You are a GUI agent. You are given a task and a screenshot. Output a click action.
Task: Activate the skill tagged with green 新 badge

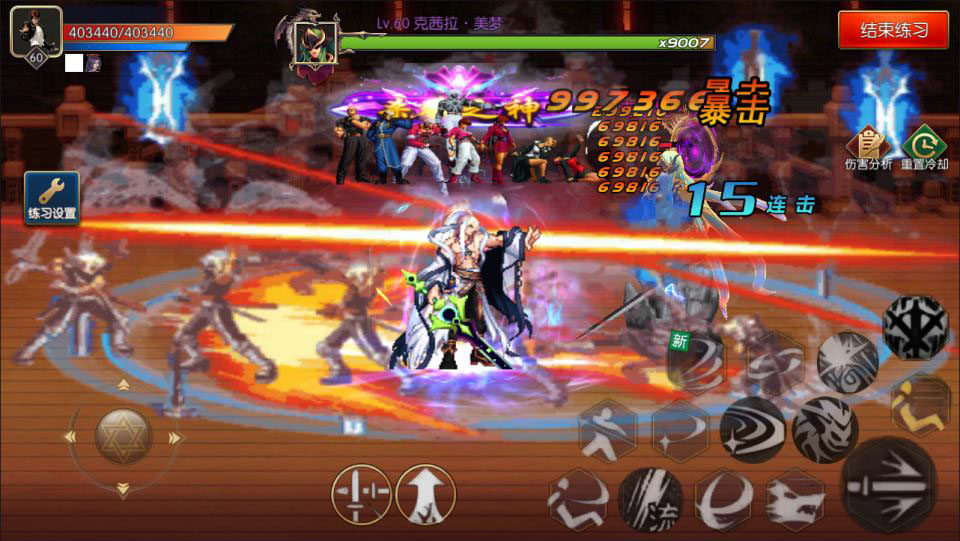(697, 362)
